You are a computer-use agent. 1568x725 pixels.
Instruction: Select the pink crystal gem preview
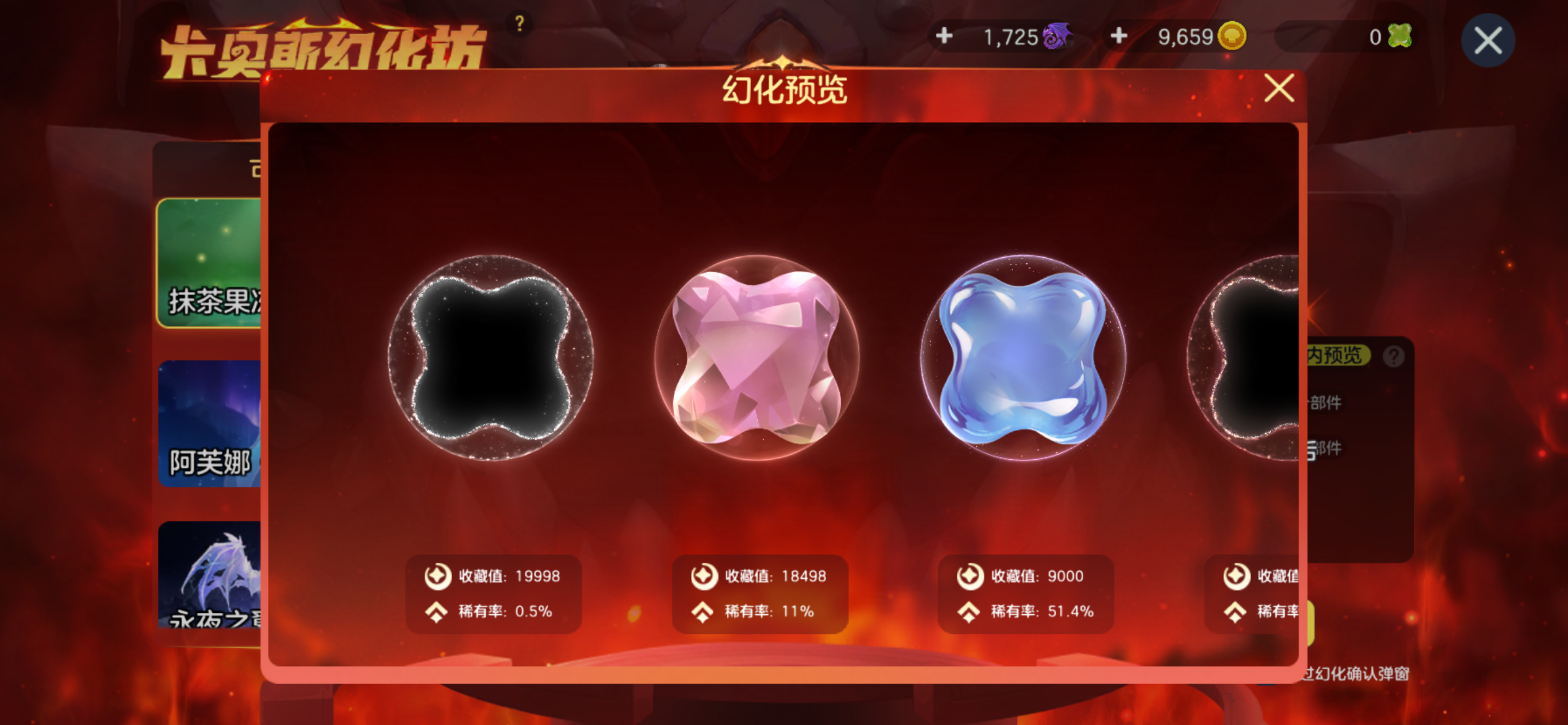[757, 358]
